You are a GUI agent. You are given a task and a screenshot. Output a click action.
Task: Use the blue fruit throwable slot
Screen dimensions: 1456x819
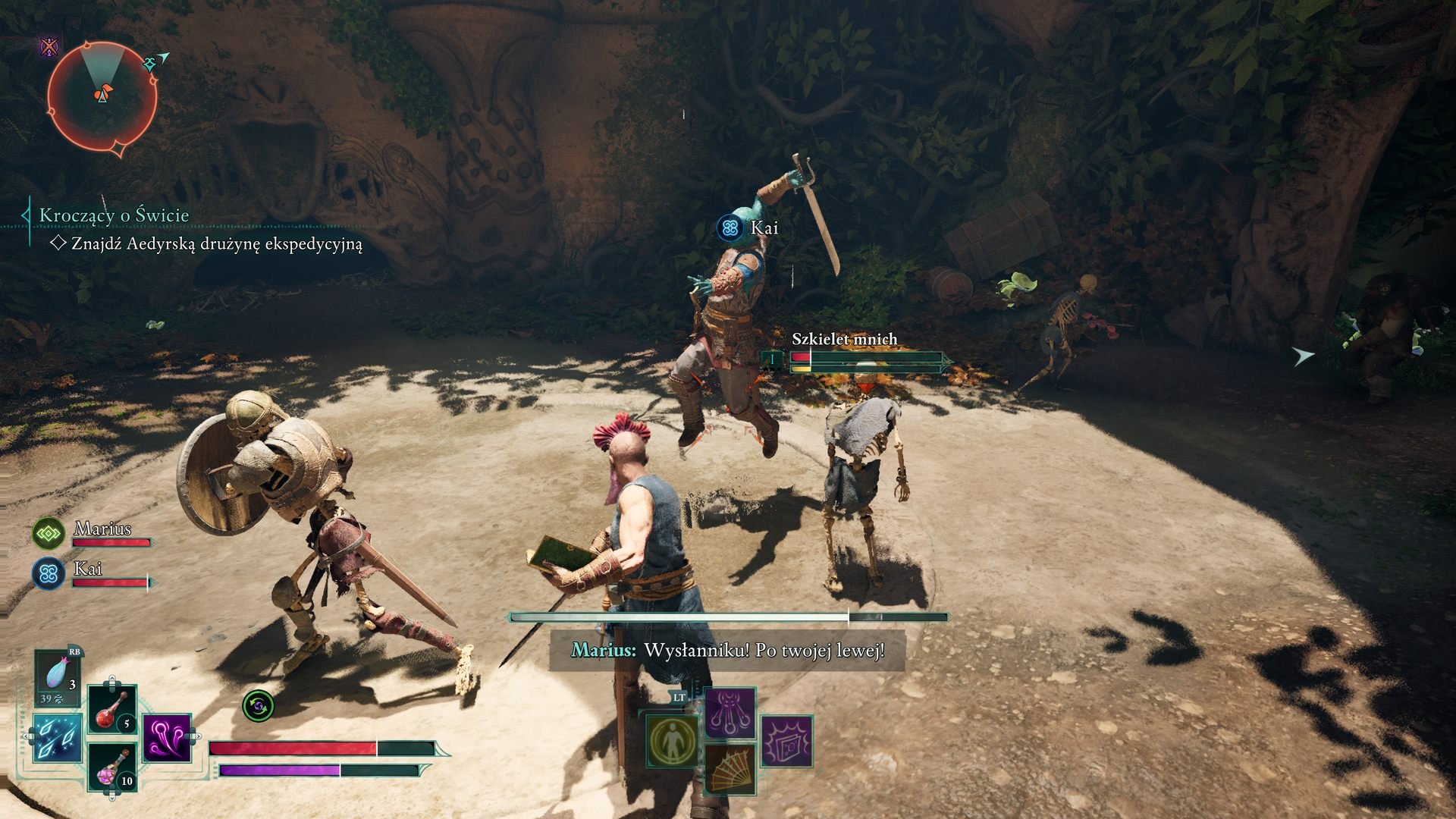(58, 677)
